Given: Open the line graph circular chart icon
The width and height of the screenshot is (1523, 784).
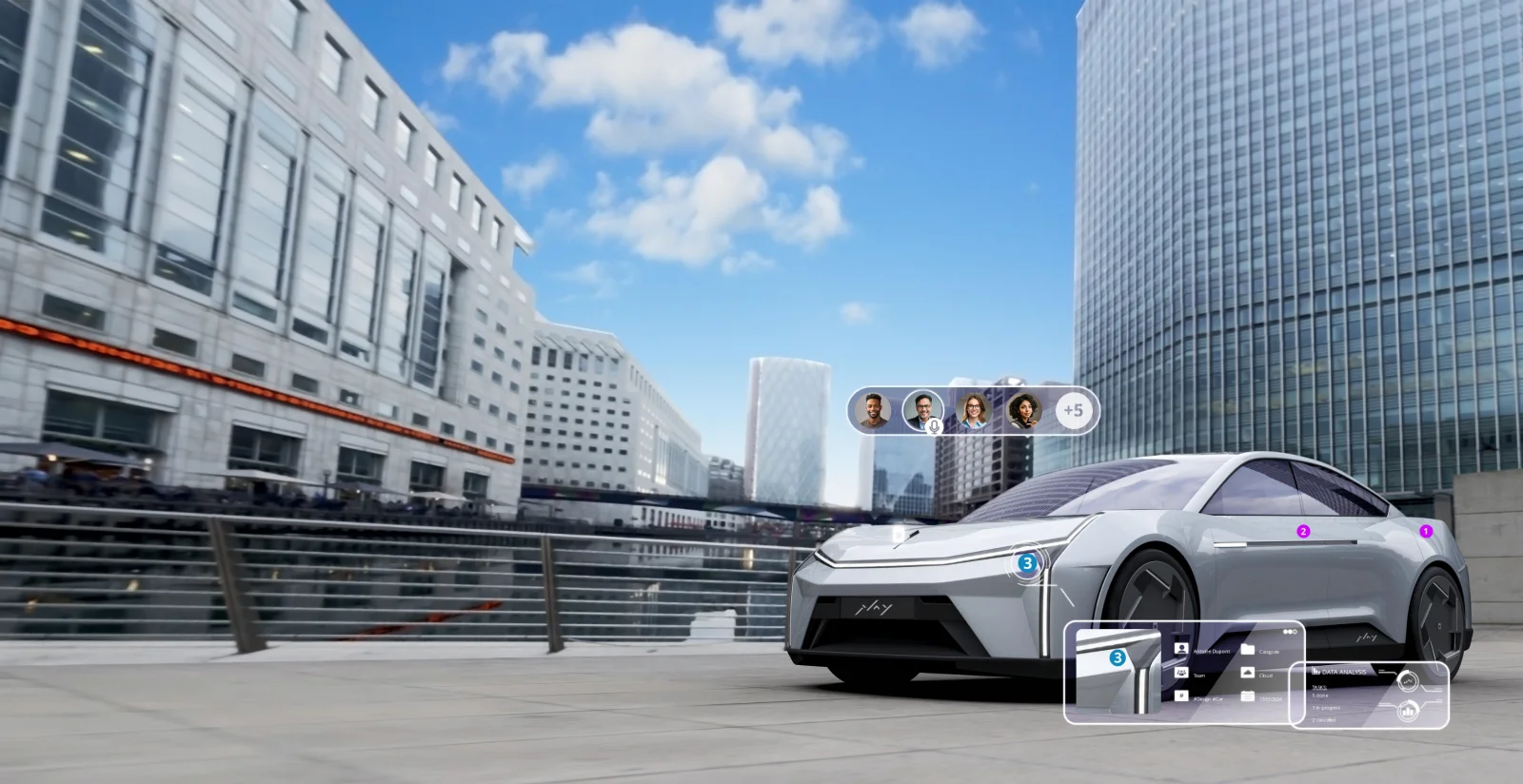Looking at the screenshot, I should pyautogui.click(x=1407, y=681).
